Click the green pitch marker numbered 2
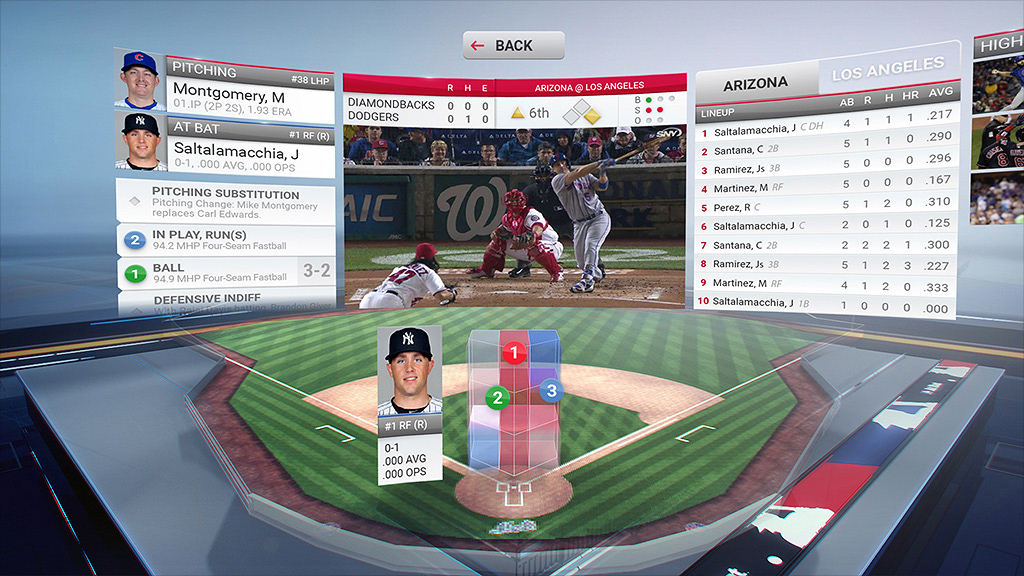The height and width of the screenshot is (576, 1024). pyautogui.click(x=495, y=398)
